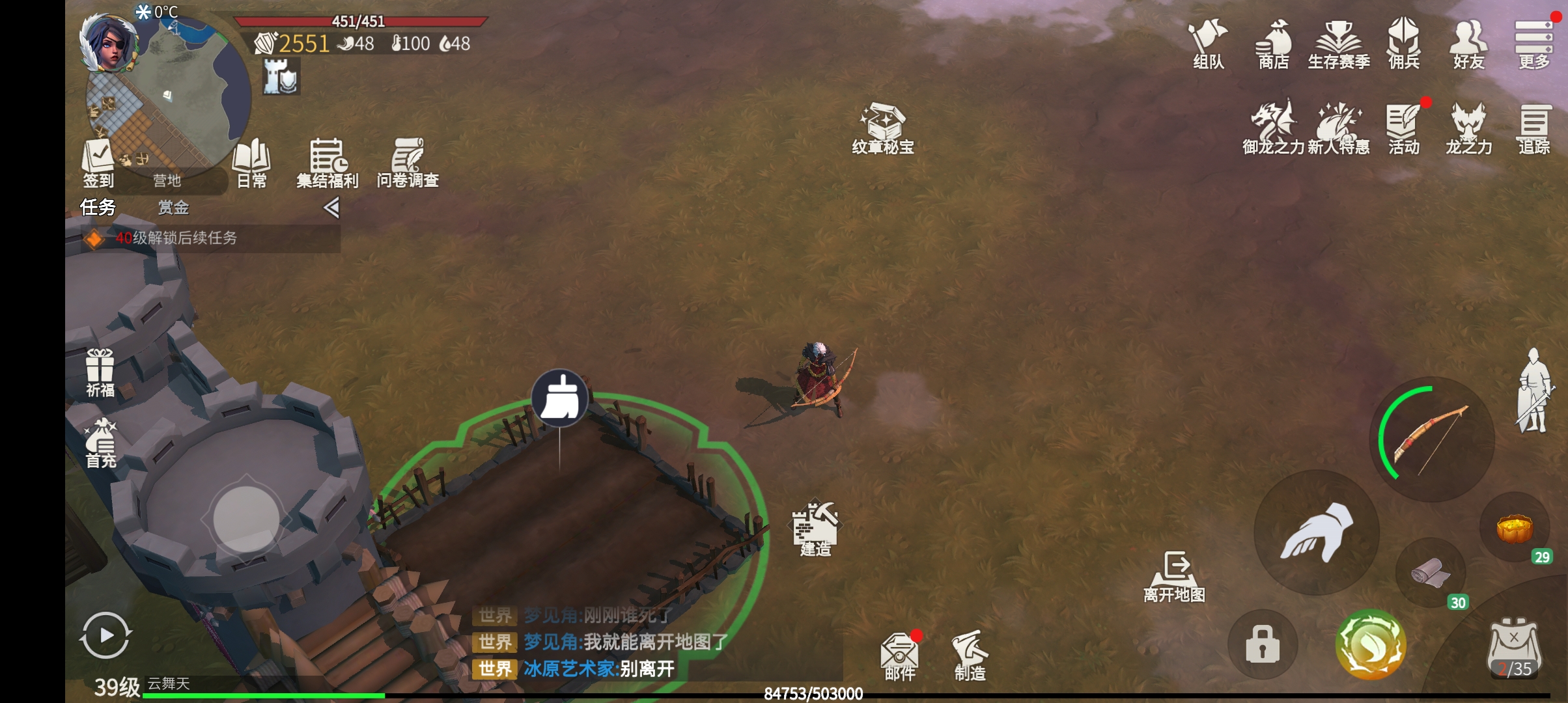1568x703 pixels.
Task: Open the 活动 events panel
Action: [1403, 128]
